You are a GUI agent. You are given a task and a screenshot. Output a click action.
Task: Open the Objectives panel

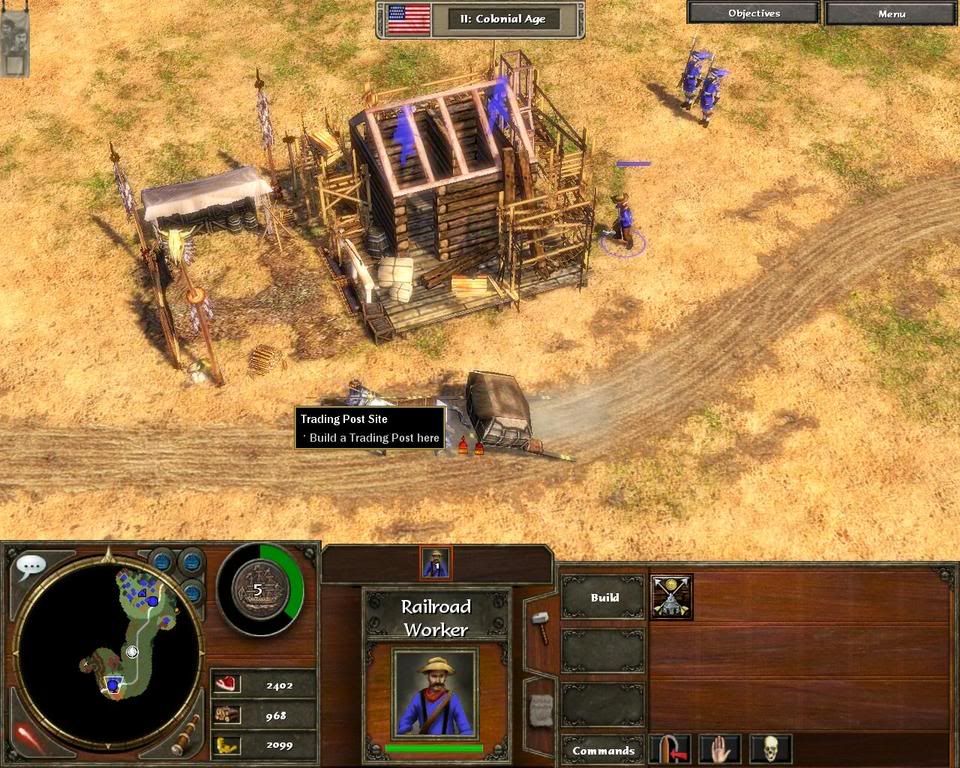pyautogui.click(x=754, y=13)
